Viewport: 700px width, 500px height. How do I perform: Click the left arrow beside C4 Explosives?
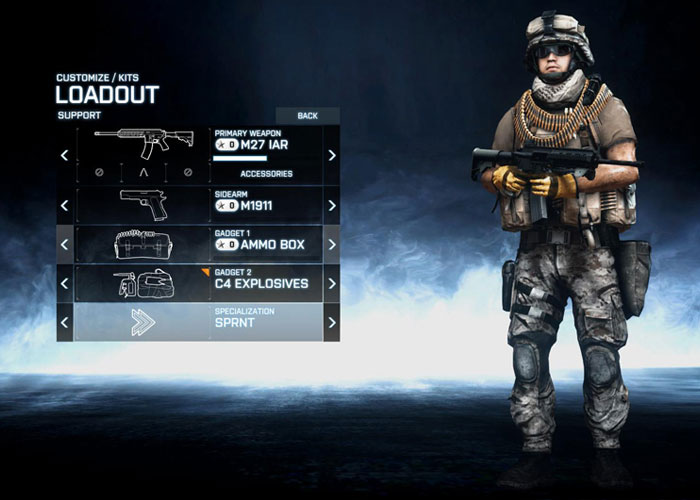point(65,283)
